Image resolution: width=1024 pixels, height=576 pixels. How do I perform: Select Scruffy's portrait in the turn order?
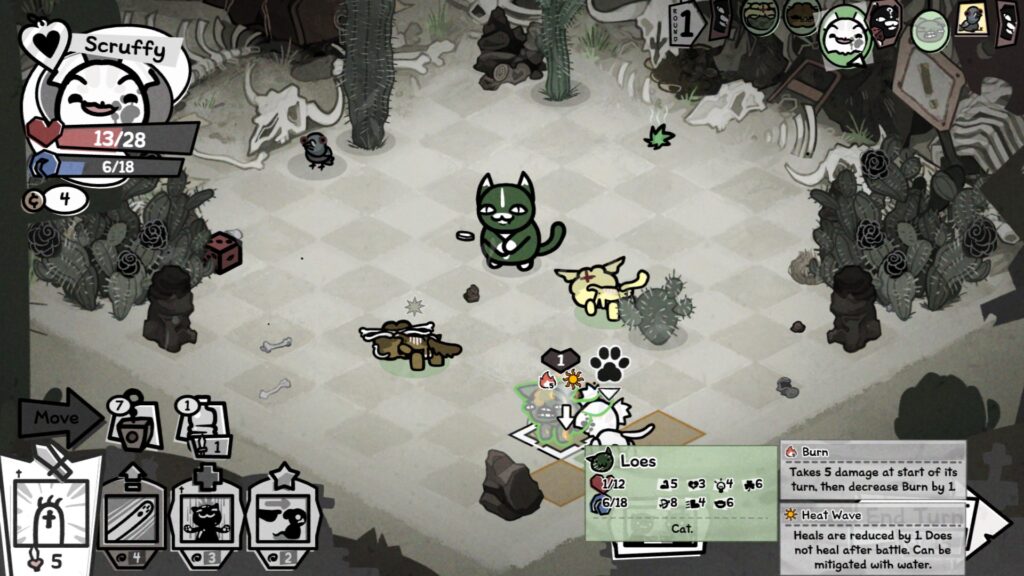pos(844,35)
